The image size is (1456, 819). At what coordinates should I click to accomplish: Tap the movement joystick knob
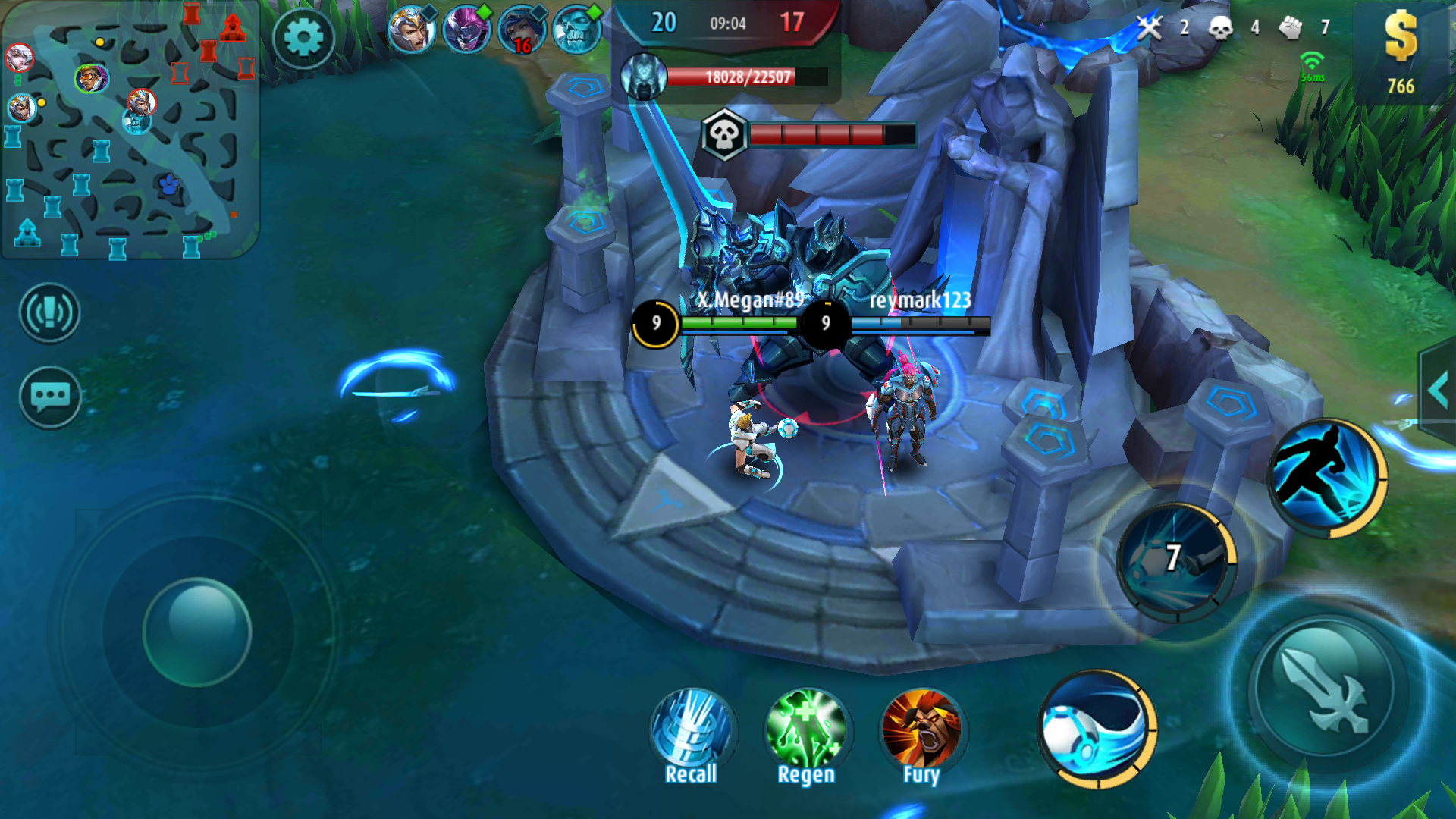tap(197, 632)
